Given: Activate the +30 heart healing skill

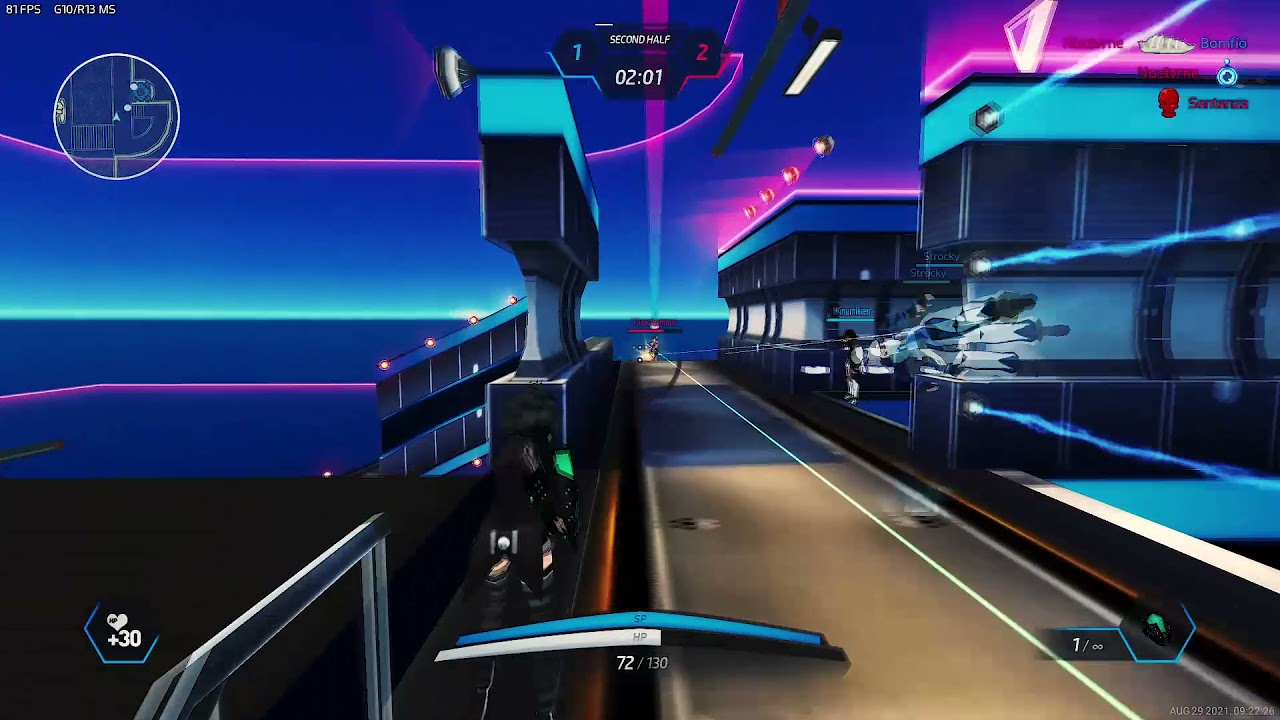Looking at the screenshot, I should [x=123, y=633].
